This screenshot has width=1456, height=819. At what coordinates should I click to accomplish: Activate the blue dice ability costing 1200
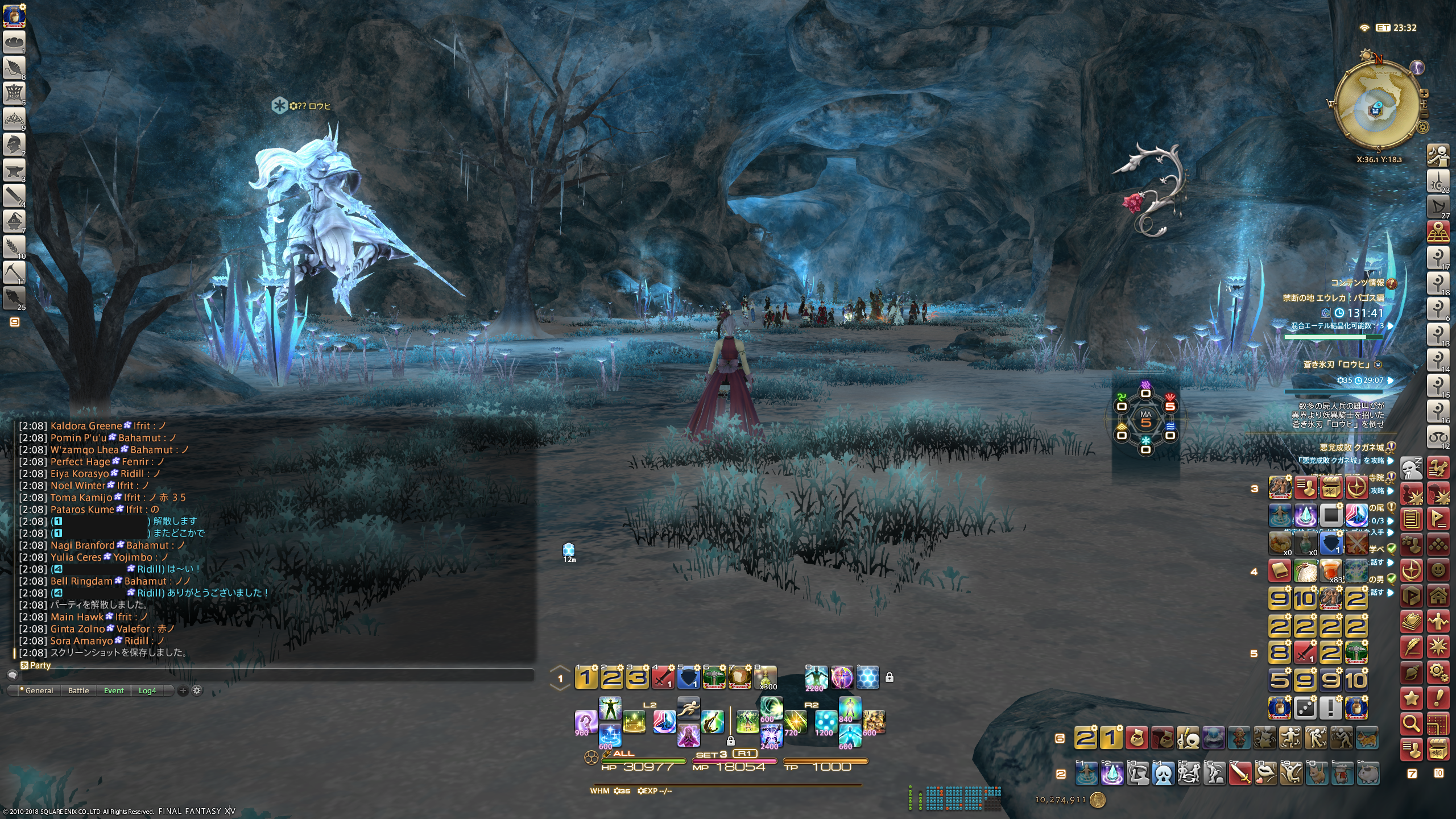825,722
